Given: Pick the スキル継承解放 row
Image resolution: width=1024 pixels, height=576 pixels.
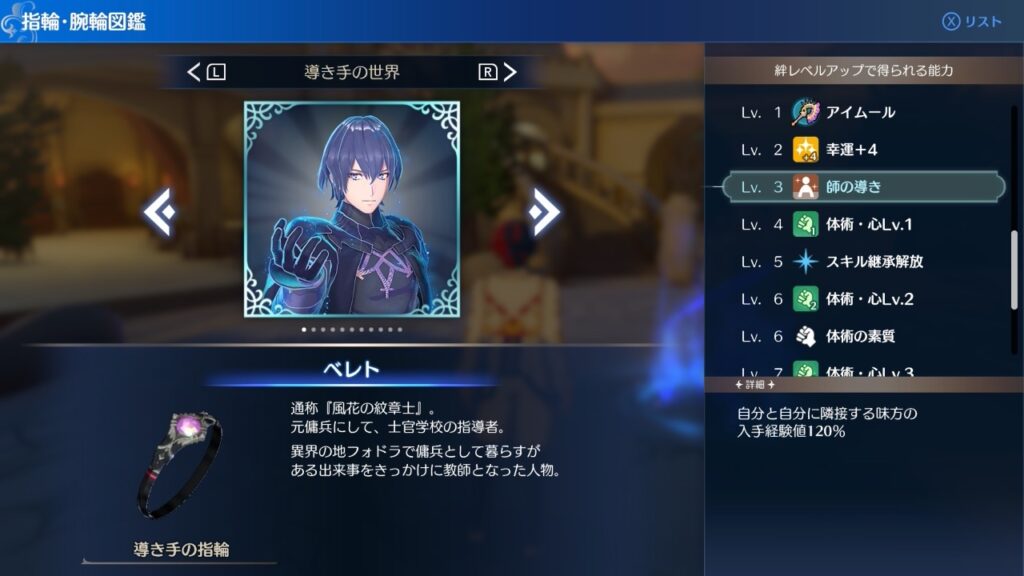Looking at the screenshot, I should point(860,262).
